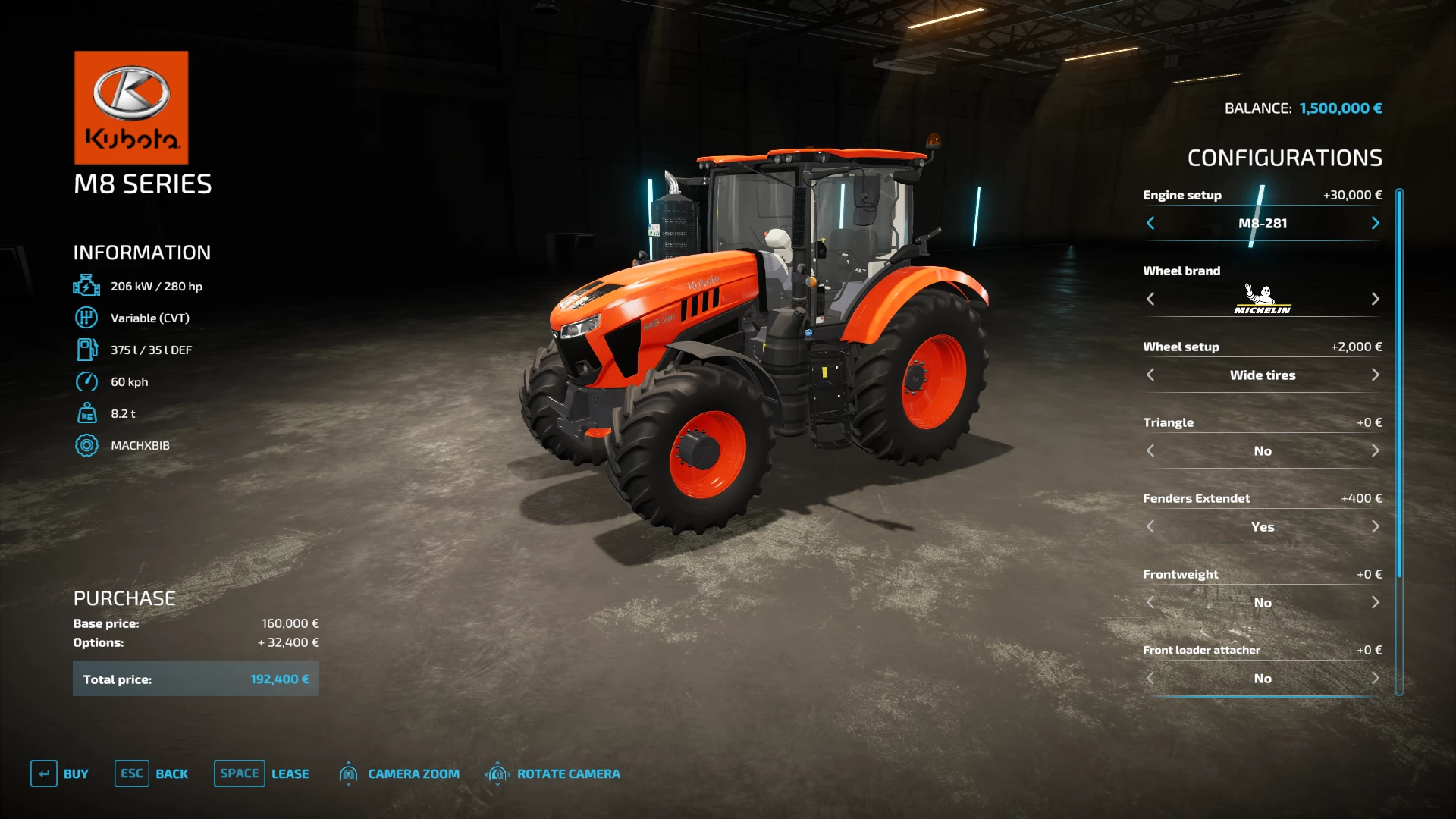Viewport: 1456px width, 819px height.
Task: Click the weight icon showing 8.2 t
Action: [87, 413]
